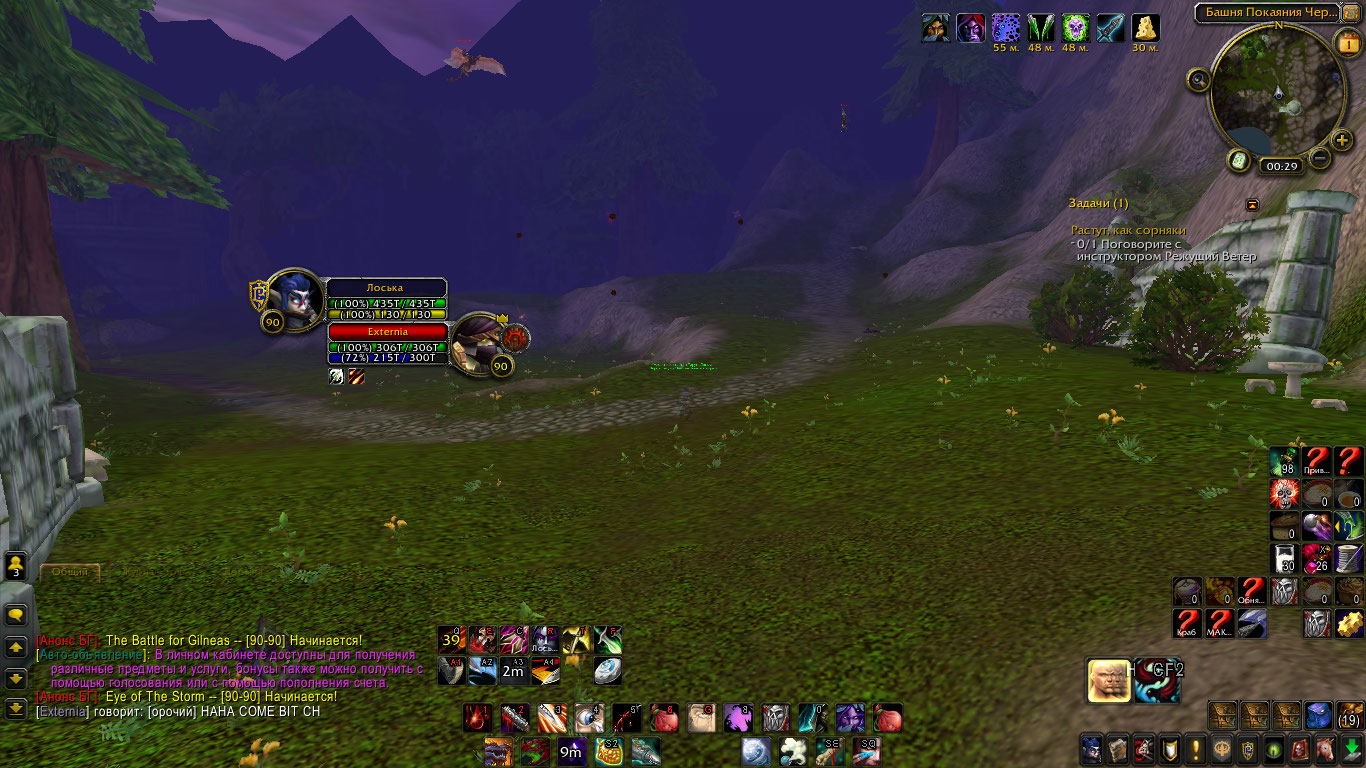Image resolution: width=1366 pixels, height=768 pixels.
Task: Click the cheese buff icon
Action: tap(1145, 27)
